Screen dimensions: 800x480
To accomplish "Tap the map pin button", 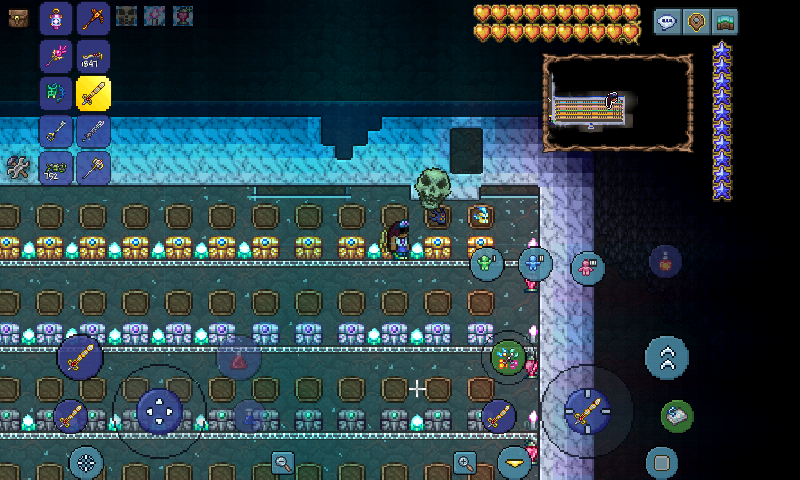I will [x=696, y=22].
